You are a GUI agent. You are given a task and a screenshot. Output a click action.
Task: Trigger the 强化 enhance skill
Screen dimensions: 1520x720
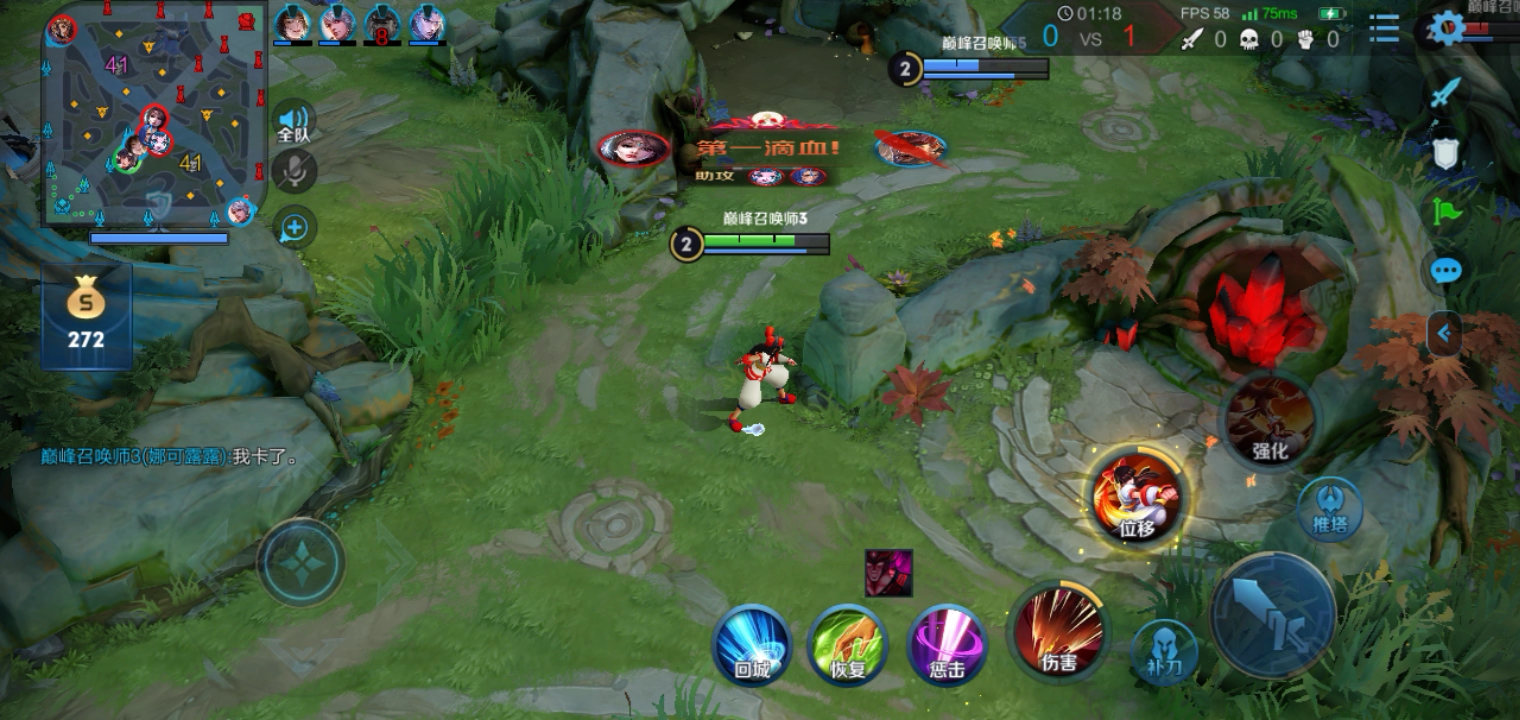coord(1270,420)
